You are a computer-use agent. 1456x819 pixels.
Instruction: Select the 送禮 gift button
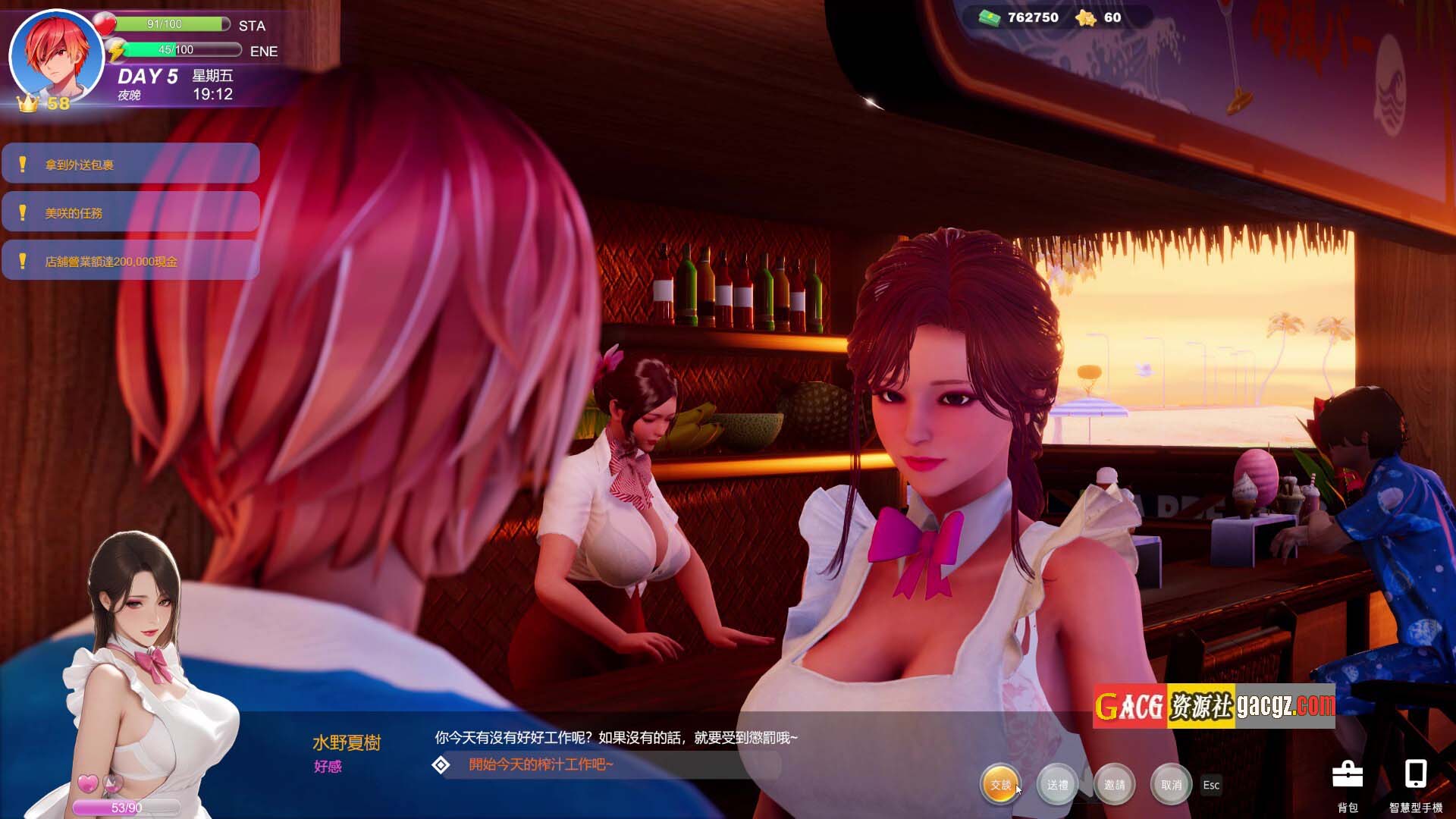click(x=1057, y=785)
